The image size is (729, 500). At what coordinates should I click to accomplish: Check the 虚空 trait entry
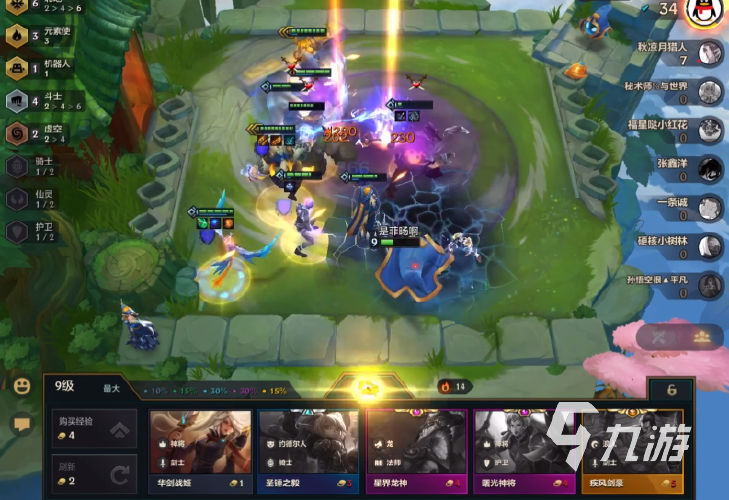coord(17,133)
